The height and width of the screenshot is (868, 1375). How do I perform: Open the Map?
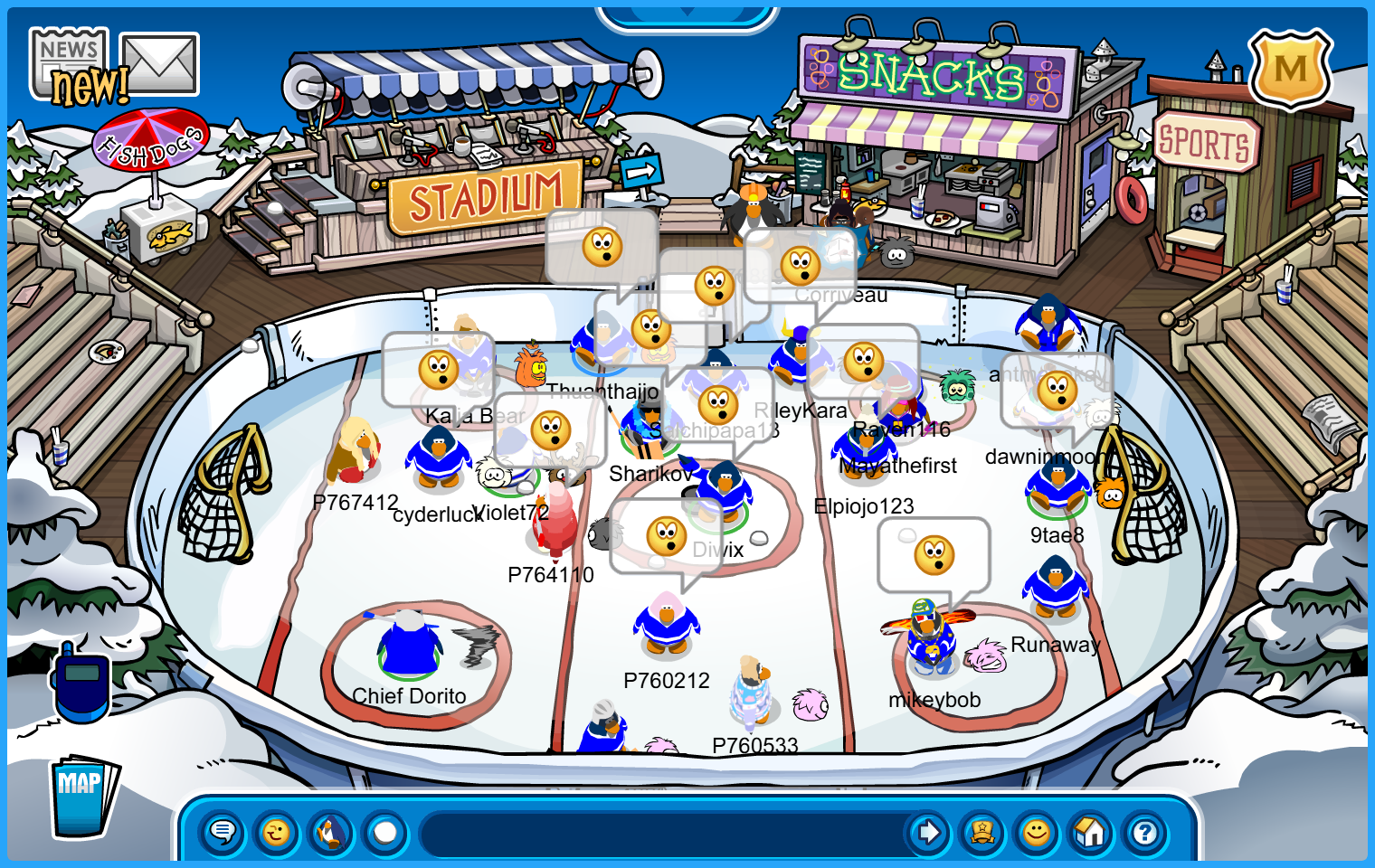[83, 796]
